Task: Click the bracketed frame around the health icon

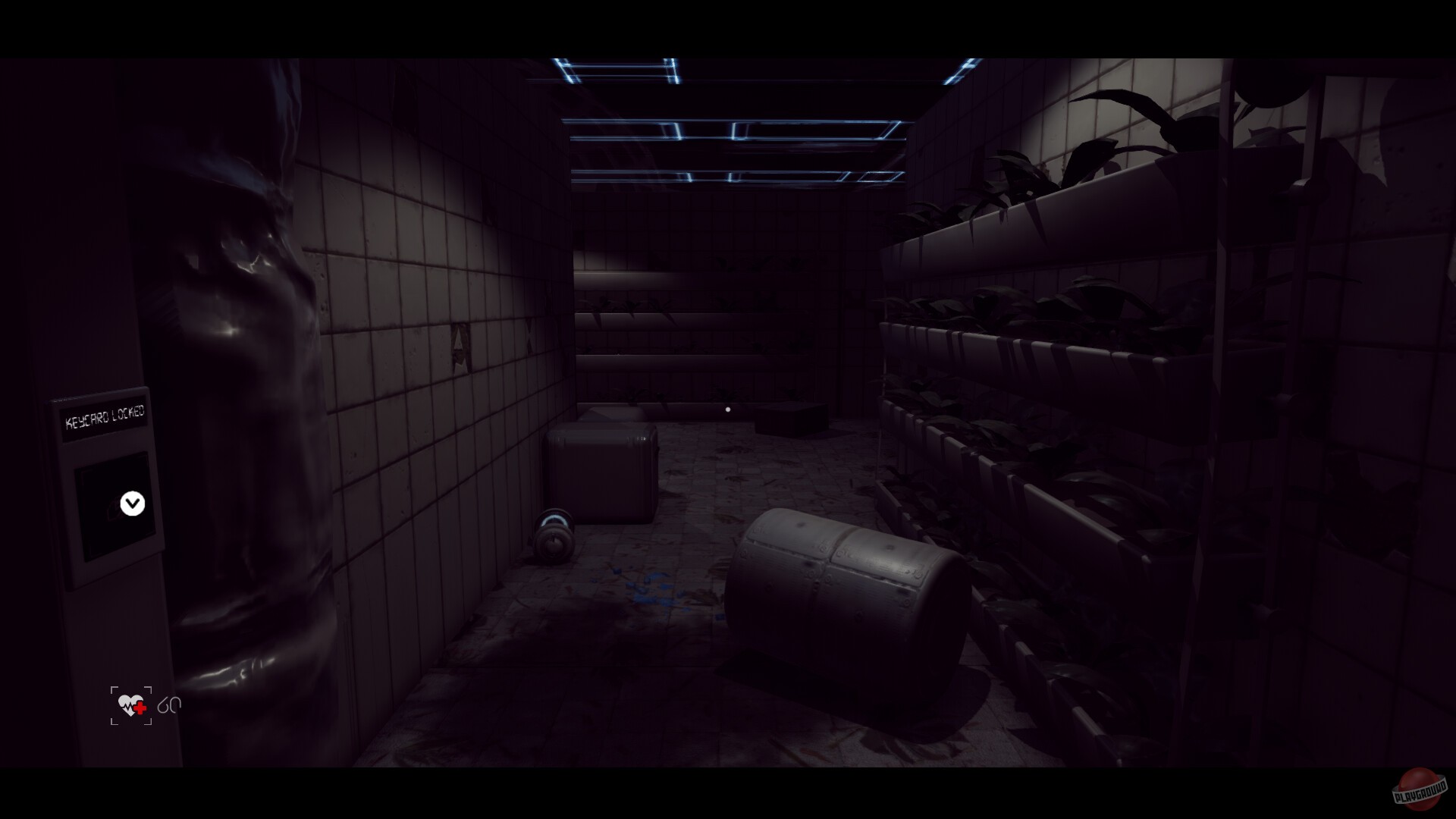Action: (112, 689)
